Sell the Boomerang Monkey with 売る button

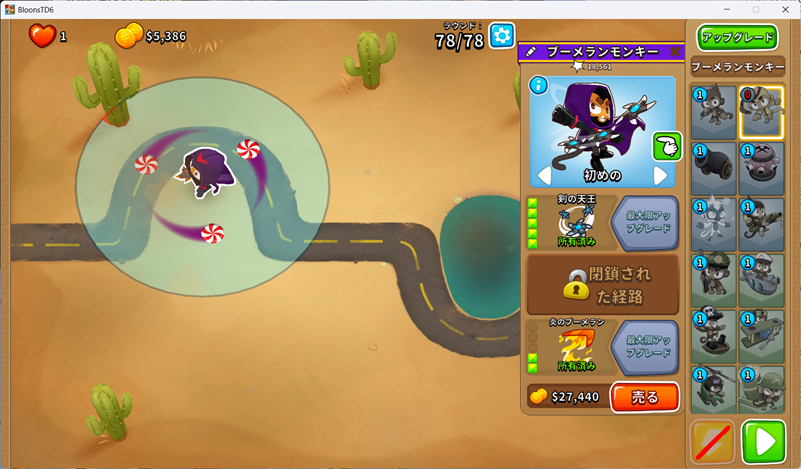pos(644,397)
